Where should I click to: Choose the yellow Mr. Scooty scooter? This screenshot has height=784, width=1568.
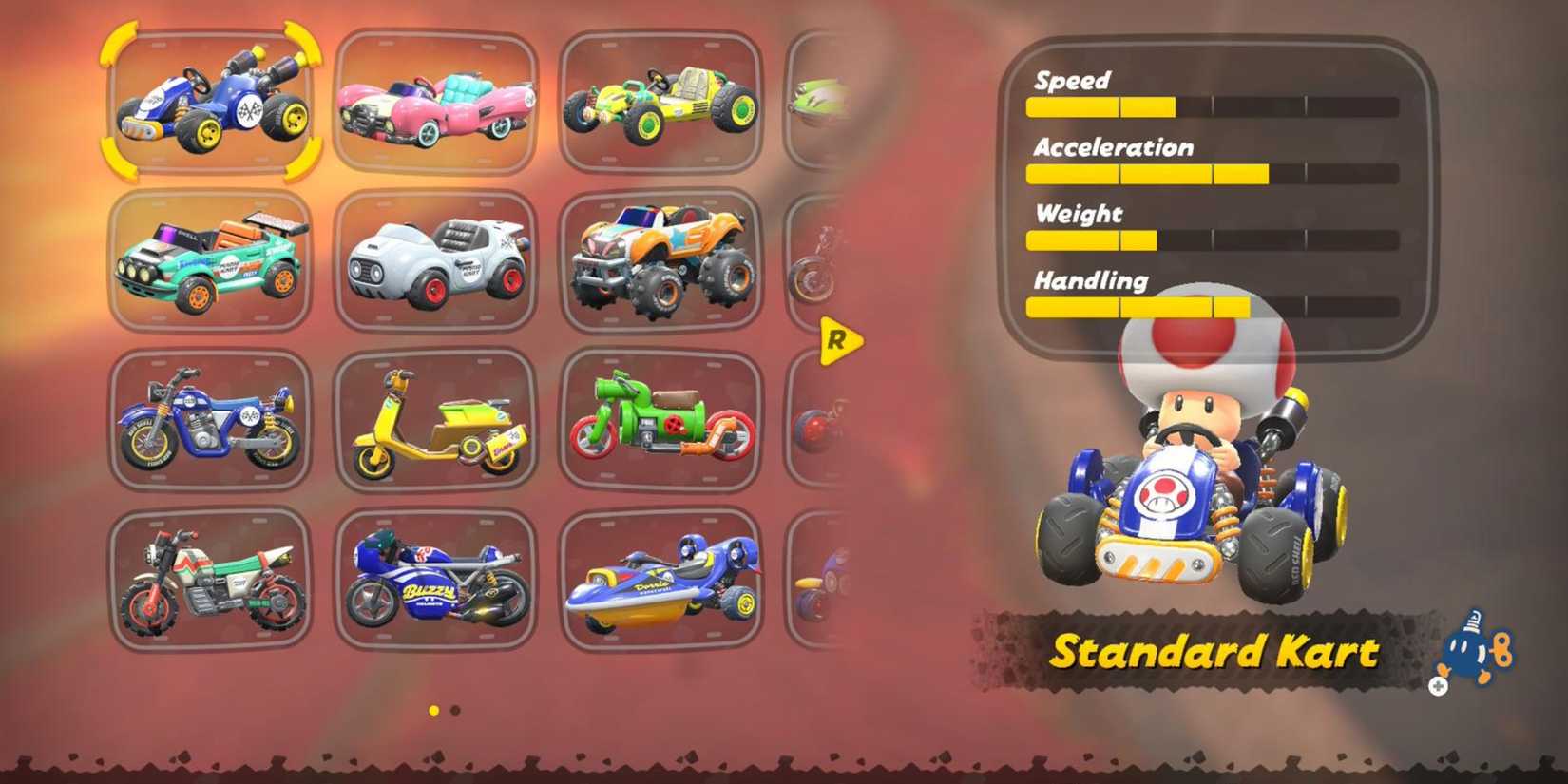(435, 421)
